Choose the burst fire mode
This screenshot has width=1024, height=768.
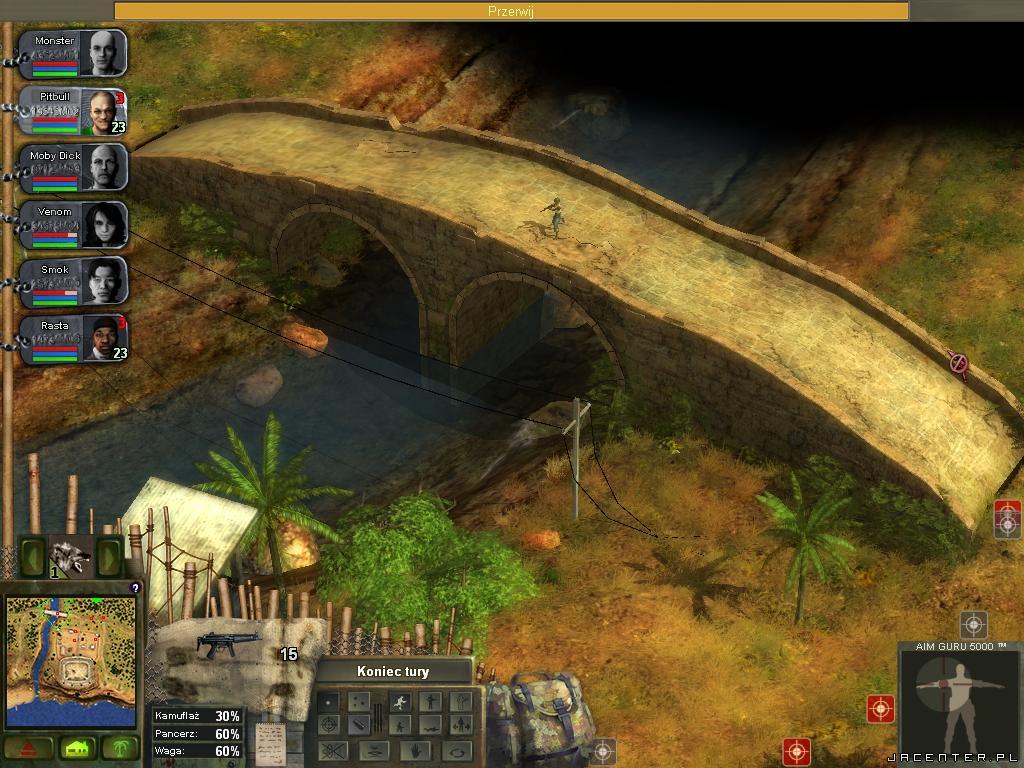[359, 702]
